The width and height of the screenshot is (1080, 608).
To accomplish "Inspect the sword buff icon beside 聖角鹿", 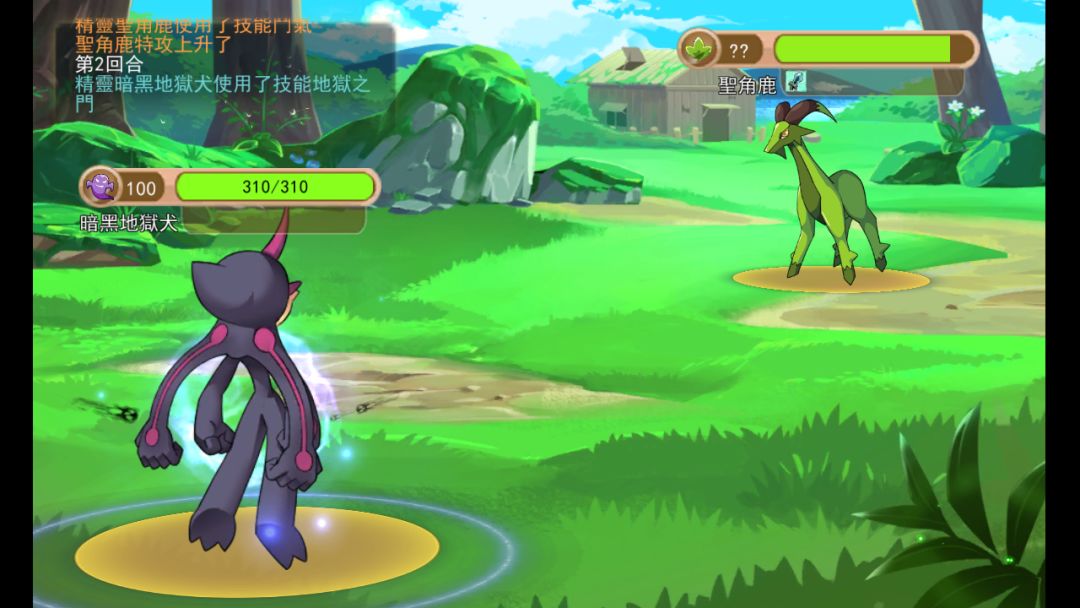I will point(795,83).
